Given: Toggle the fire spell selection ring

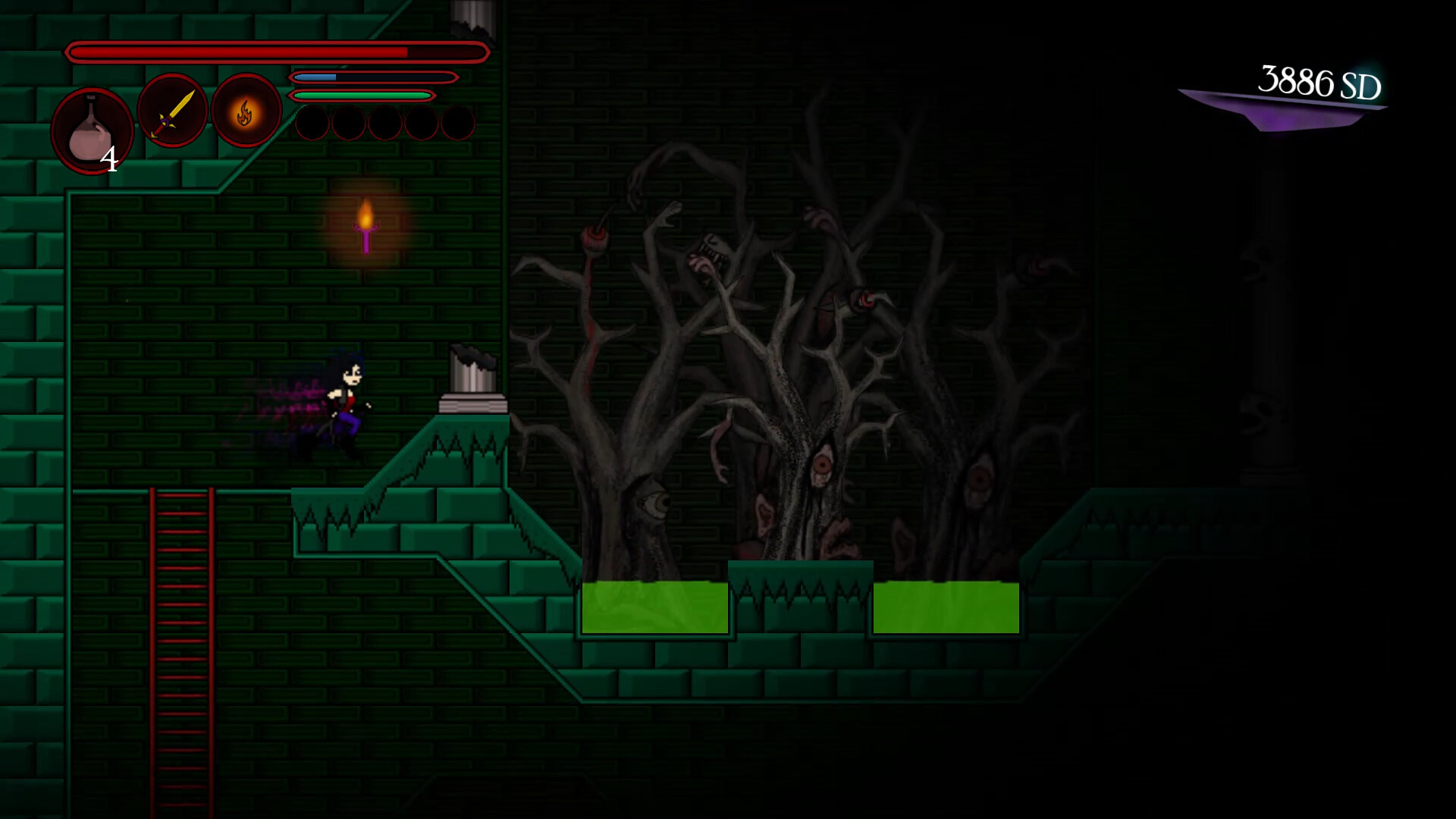Looking at the screenshot, I should tap(244, 111).
